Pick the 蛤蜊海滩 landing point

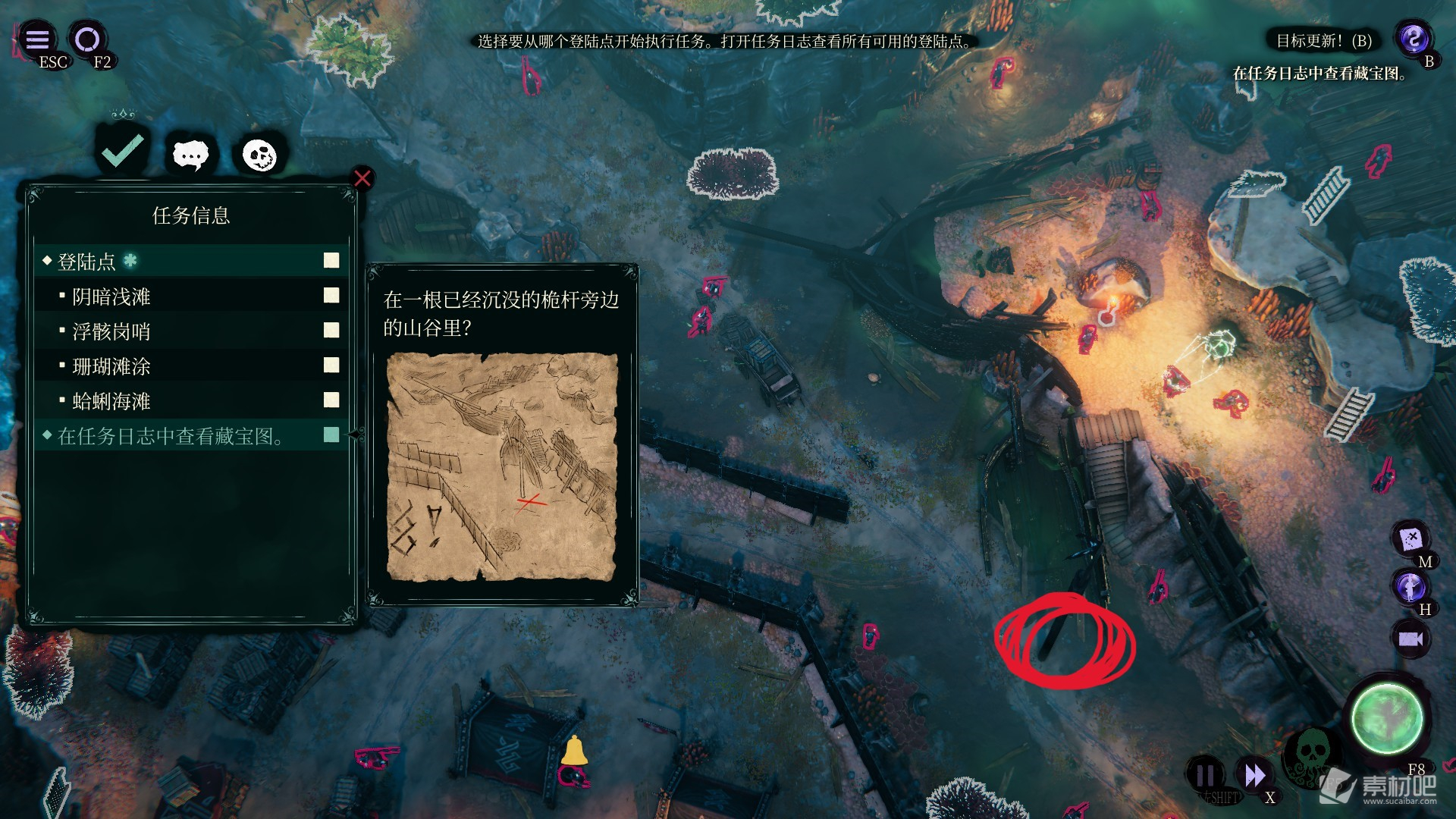pos(190,401)
